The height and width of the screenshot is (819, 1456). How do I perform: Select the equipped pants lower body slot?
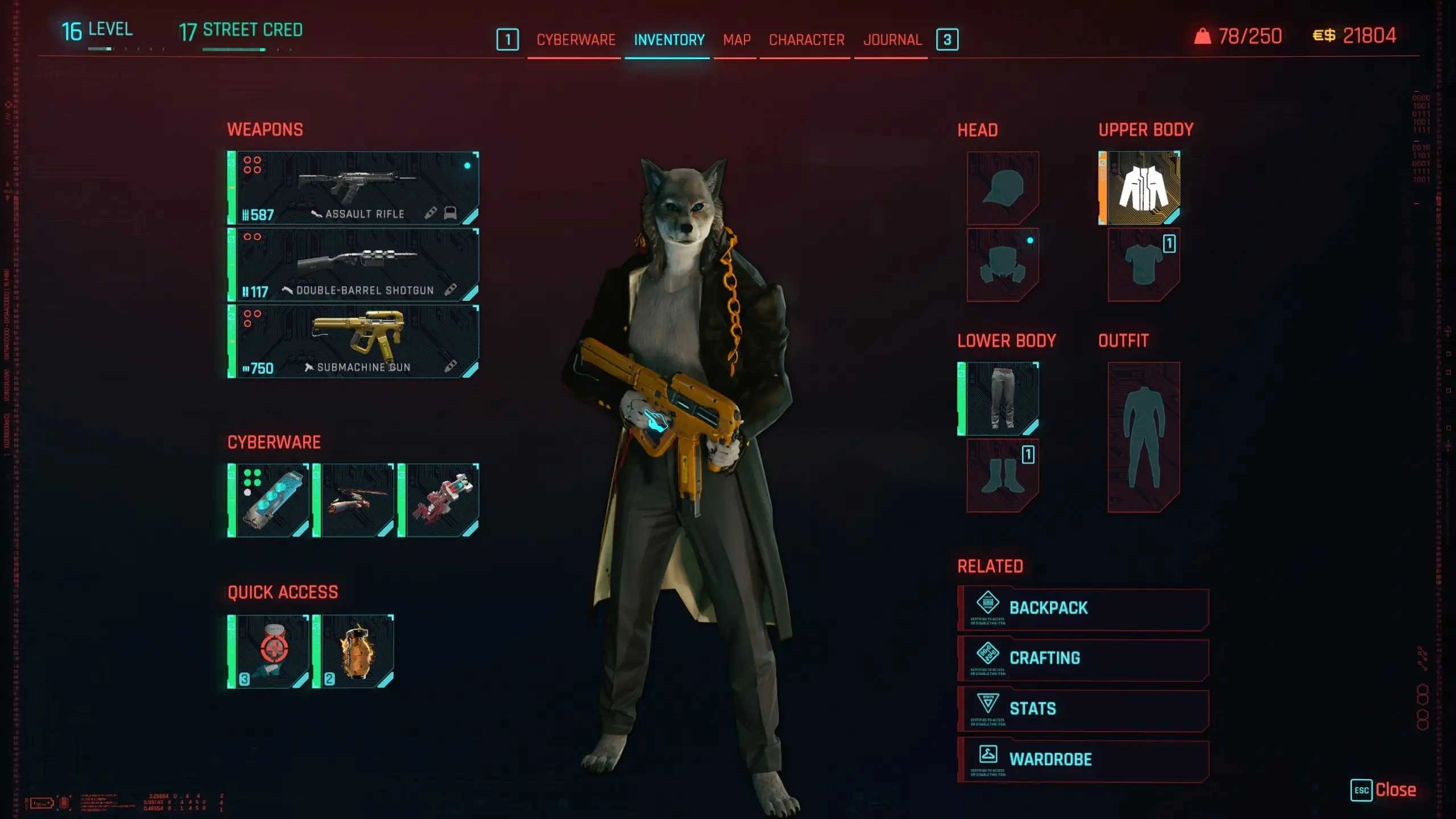999,399
